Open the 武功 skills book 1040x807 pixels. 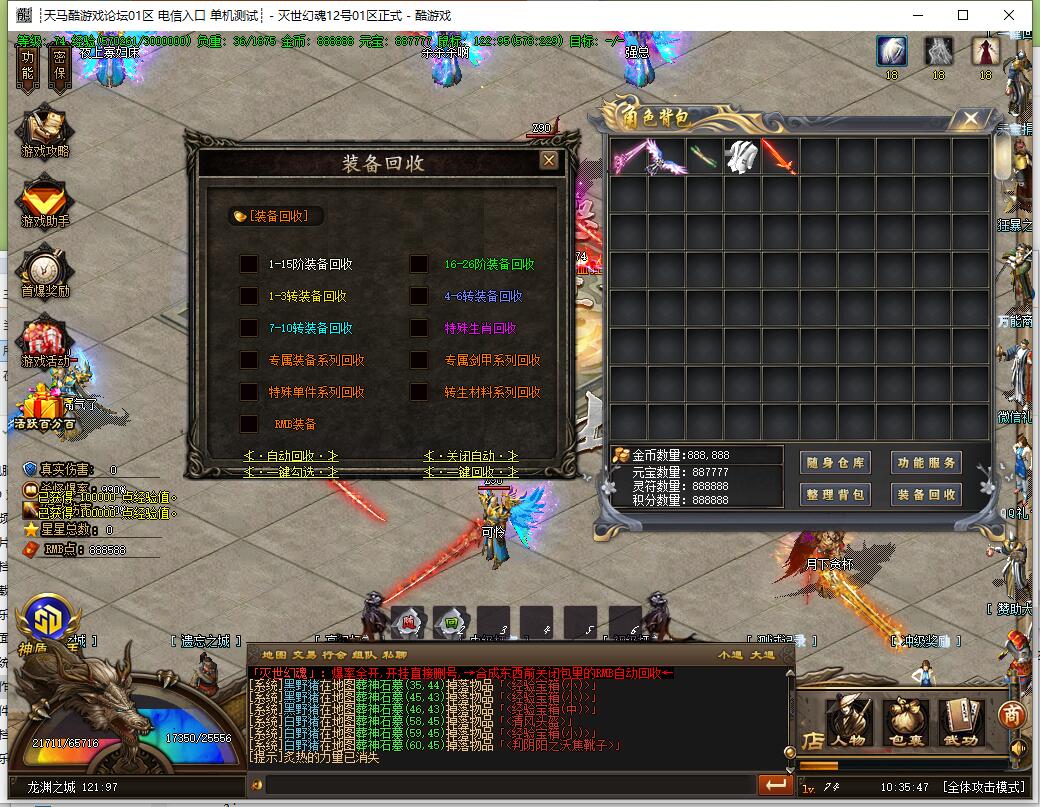click(x=960, y=722)
